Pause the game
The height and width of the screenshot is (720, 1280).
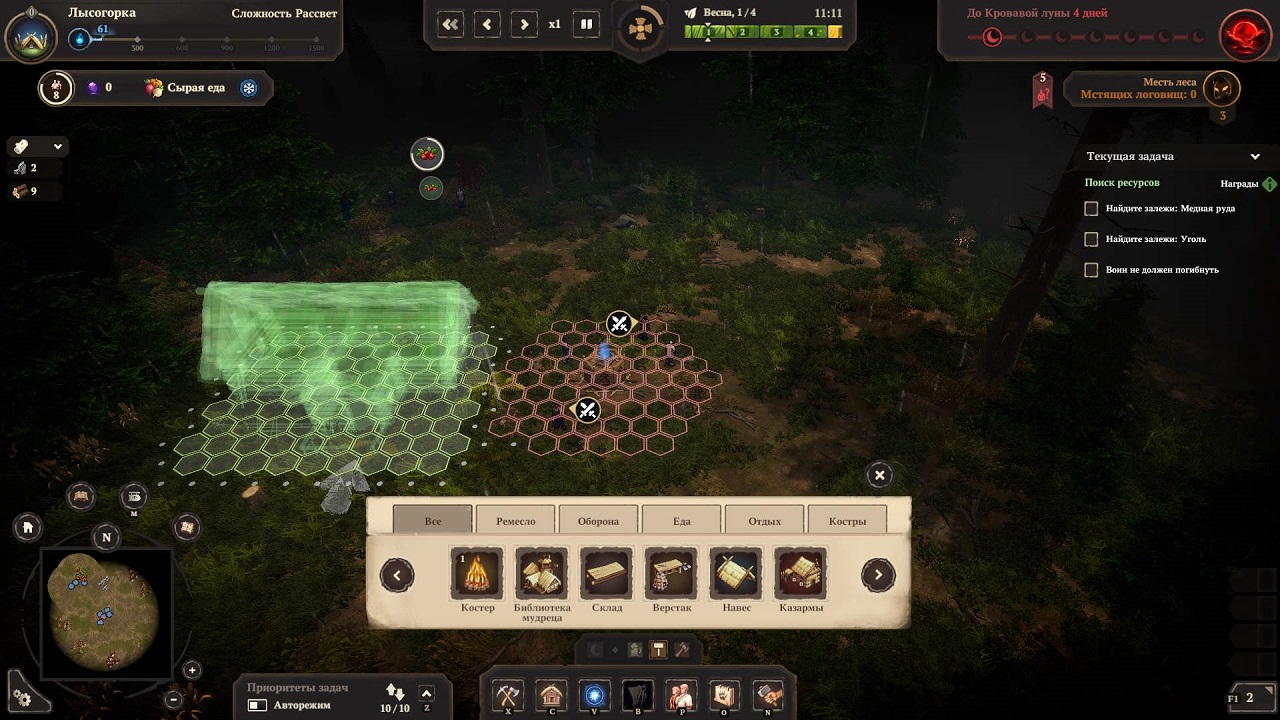(x=587, y=24)
